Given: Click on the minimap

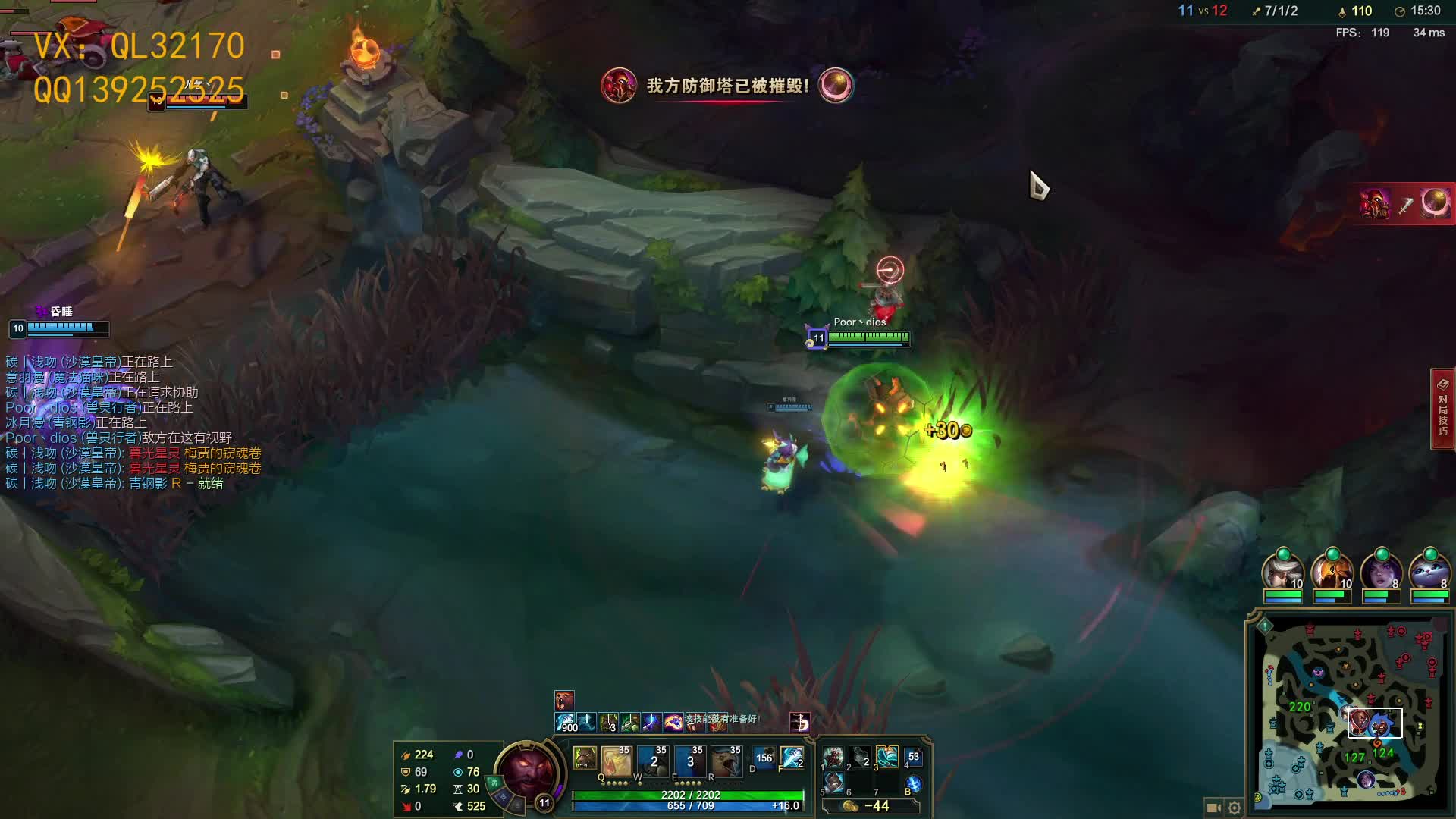Looking at the screenshot, I should pyautogui.click(x=1348, y=714).
